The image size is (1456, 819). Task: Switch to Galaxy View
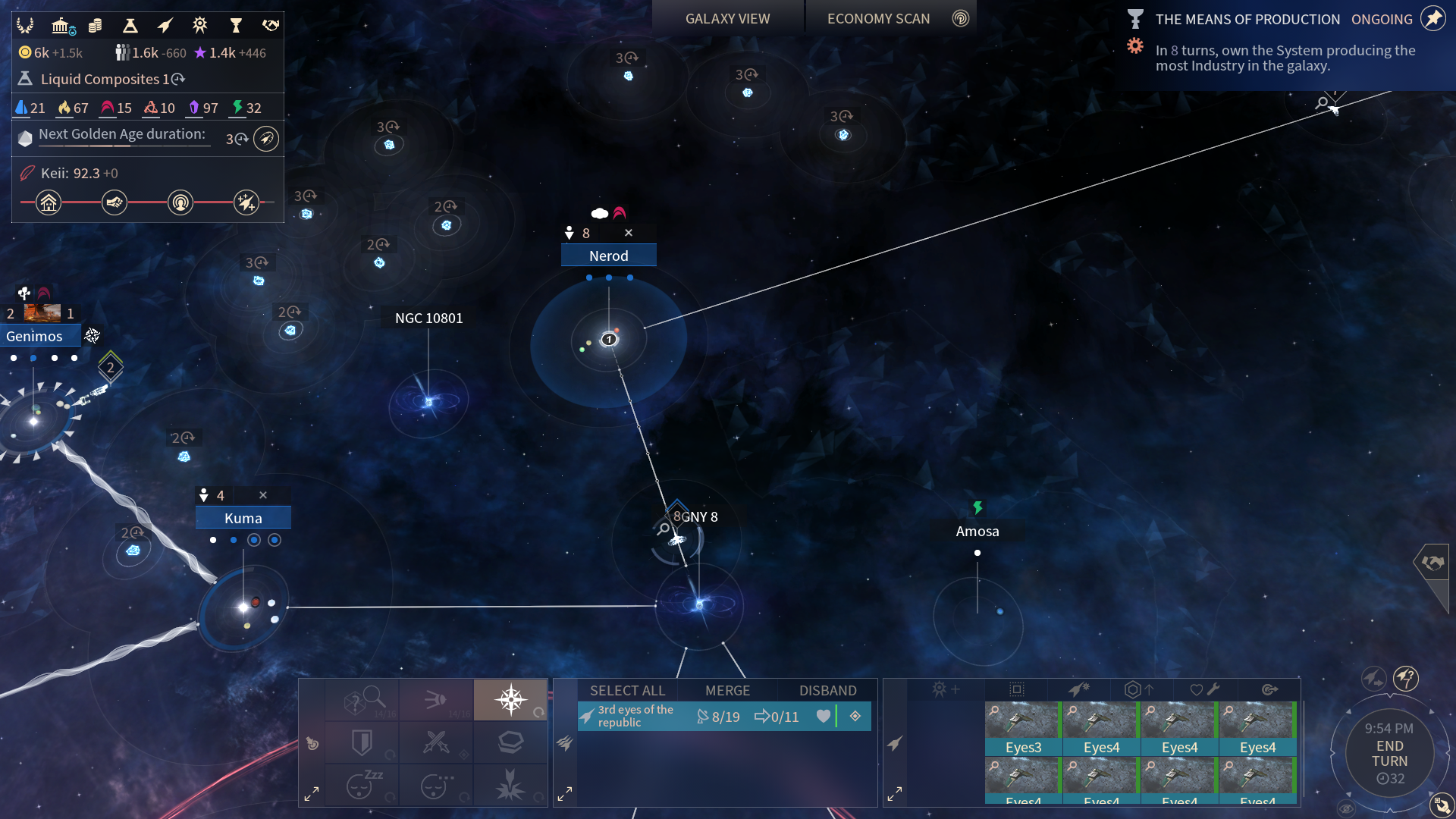(727, 19)
